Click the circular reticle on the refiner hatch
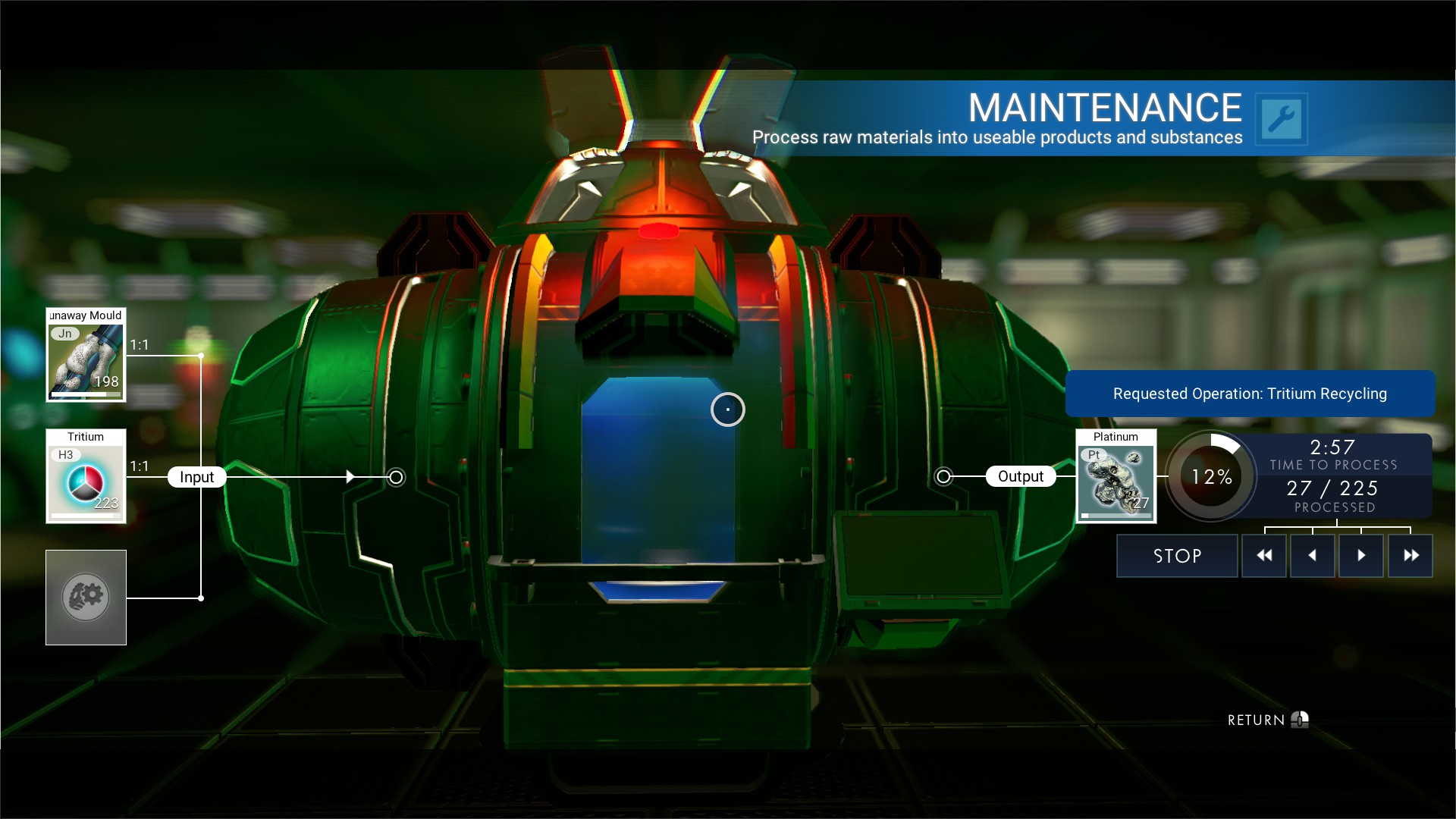 click(x=728, y=409)
